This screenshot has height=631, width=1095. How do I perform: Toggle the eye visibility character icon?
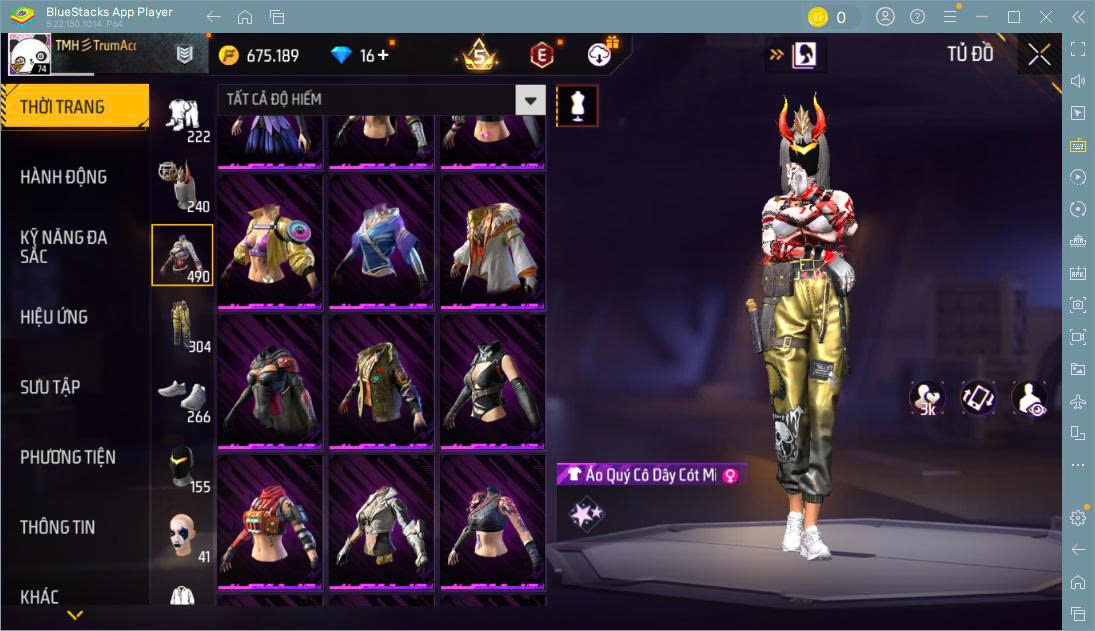coord(1029,397)
